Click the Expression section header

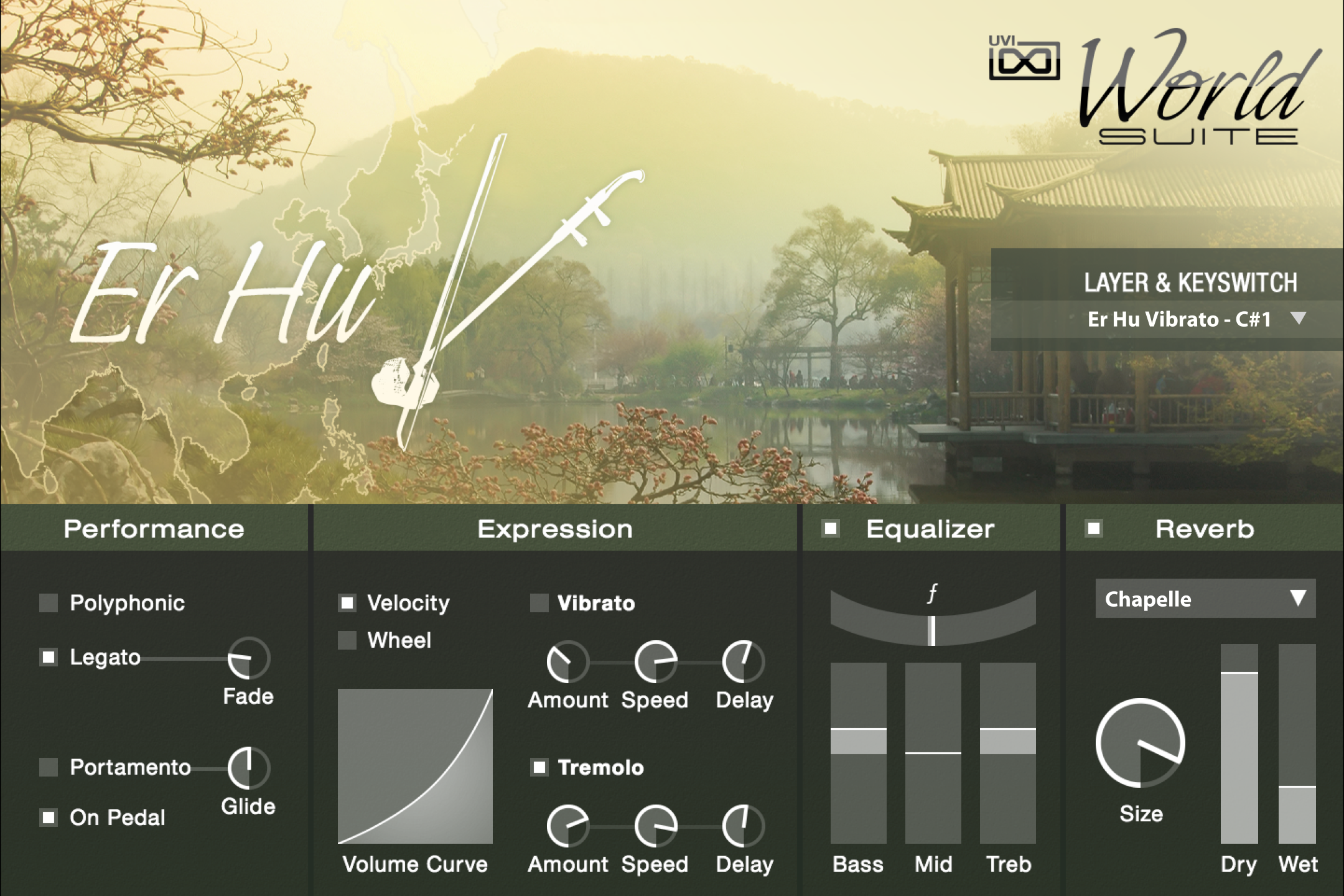click(554, 530)
